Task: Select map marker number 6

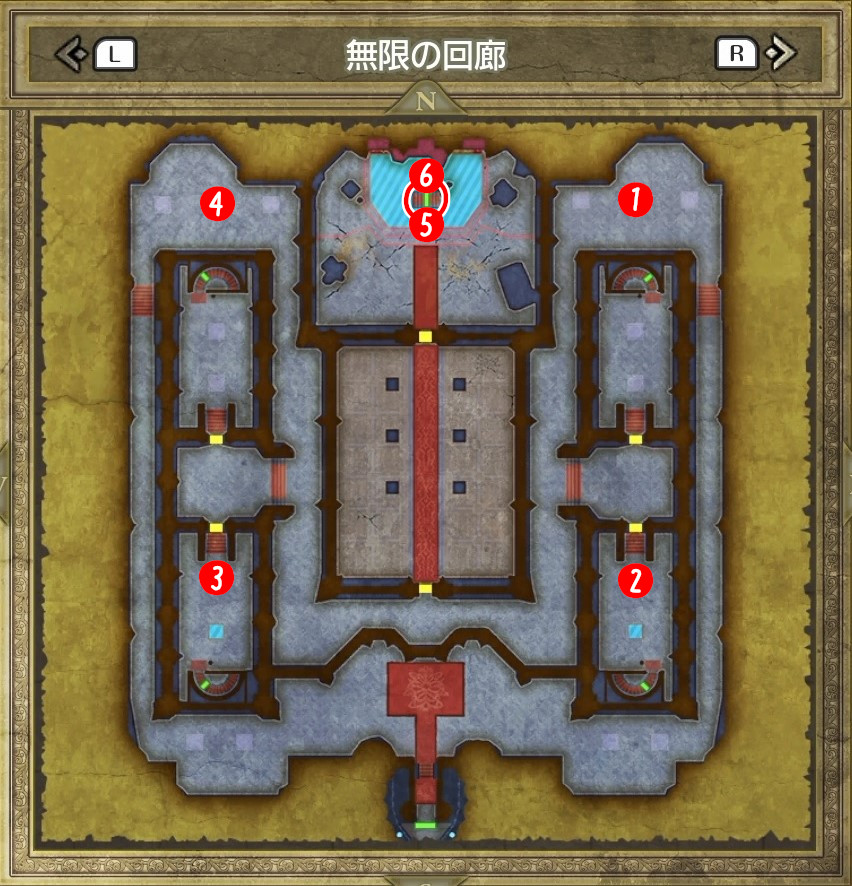Action: 426,176
